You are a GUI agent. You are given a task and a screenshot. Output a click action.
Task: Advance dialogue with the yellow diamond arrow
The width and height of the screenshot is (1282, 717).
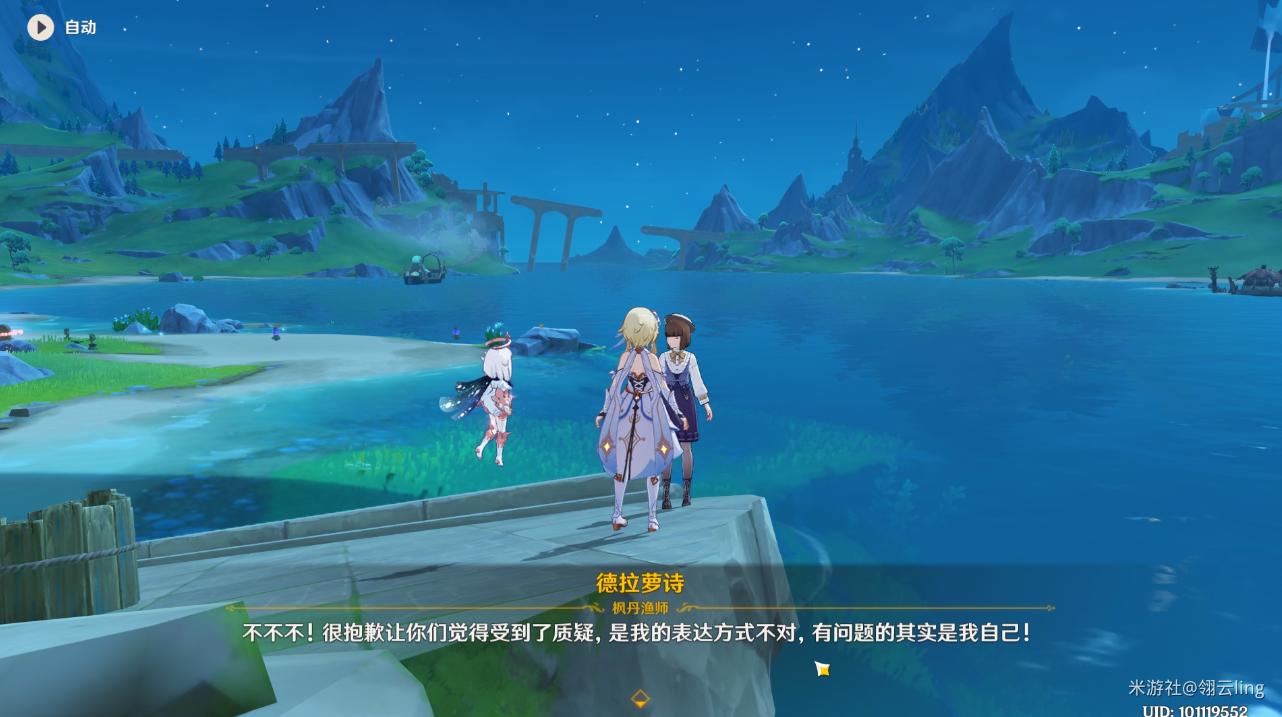pos(640,698)
